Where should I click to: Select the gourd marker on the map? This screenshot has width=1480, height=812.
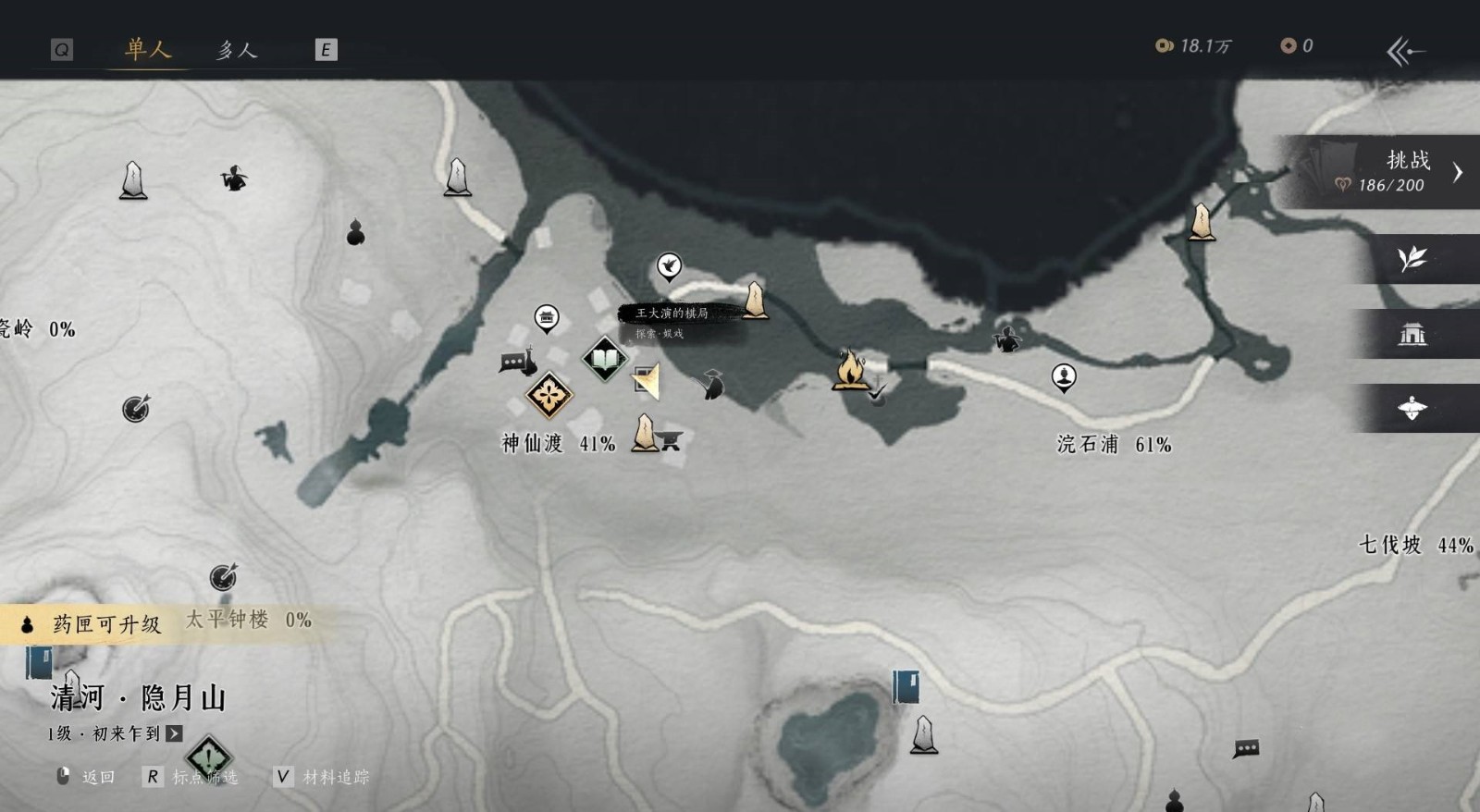tap(355, 232)
